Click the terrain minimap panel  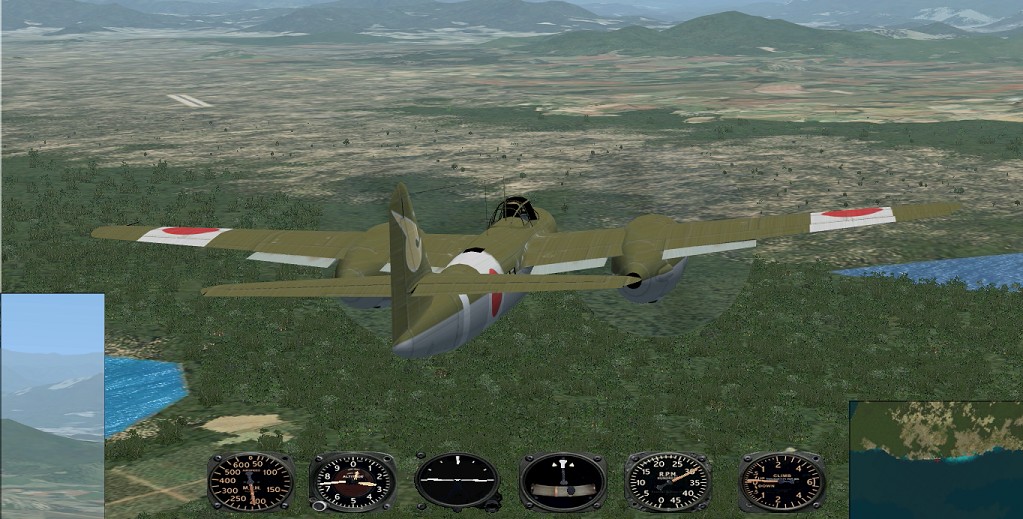pyautogui.click(x=936, y=460)
